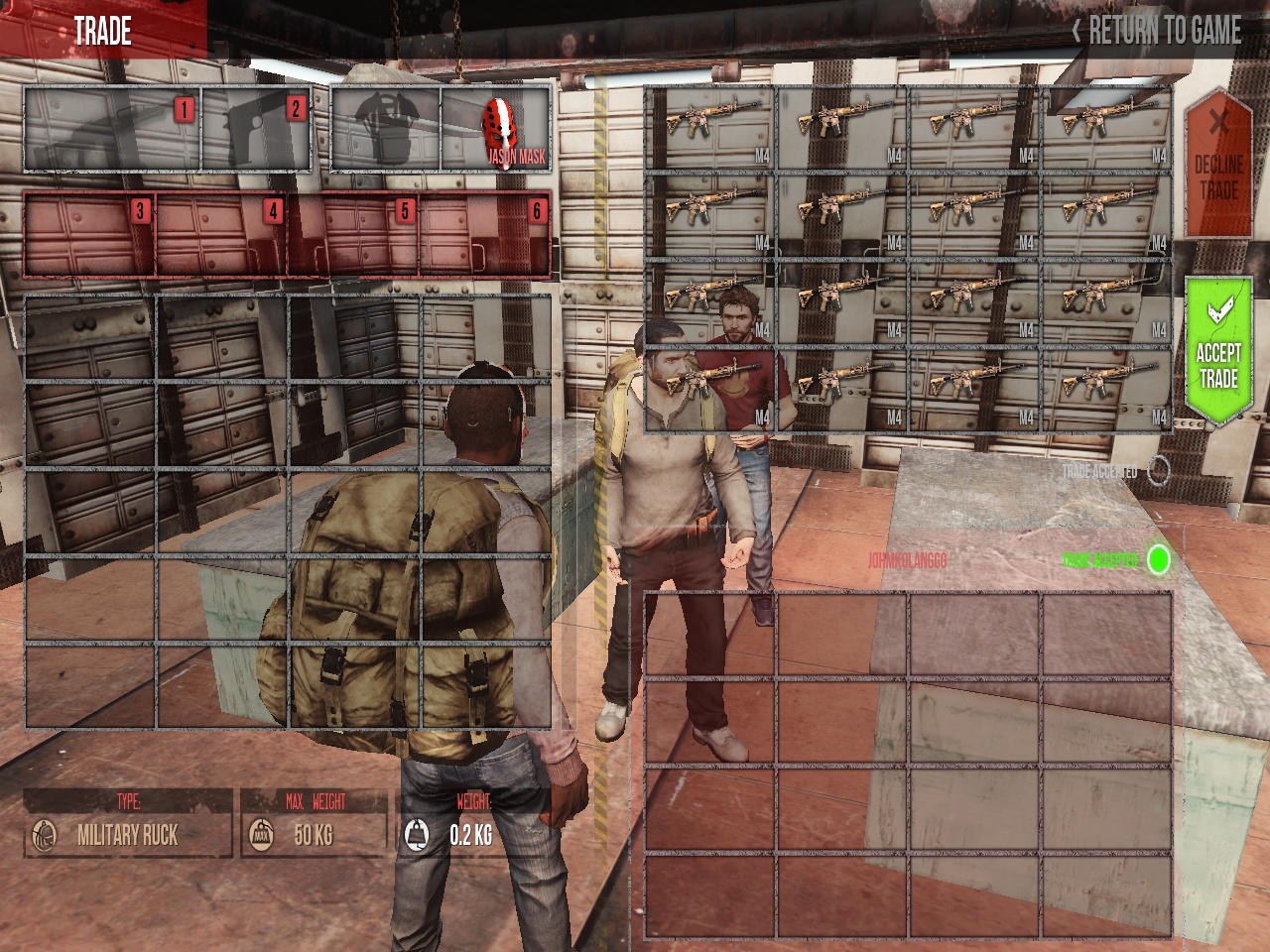
Task: Decline the trade offer
Action: (x=1217, y=165)
